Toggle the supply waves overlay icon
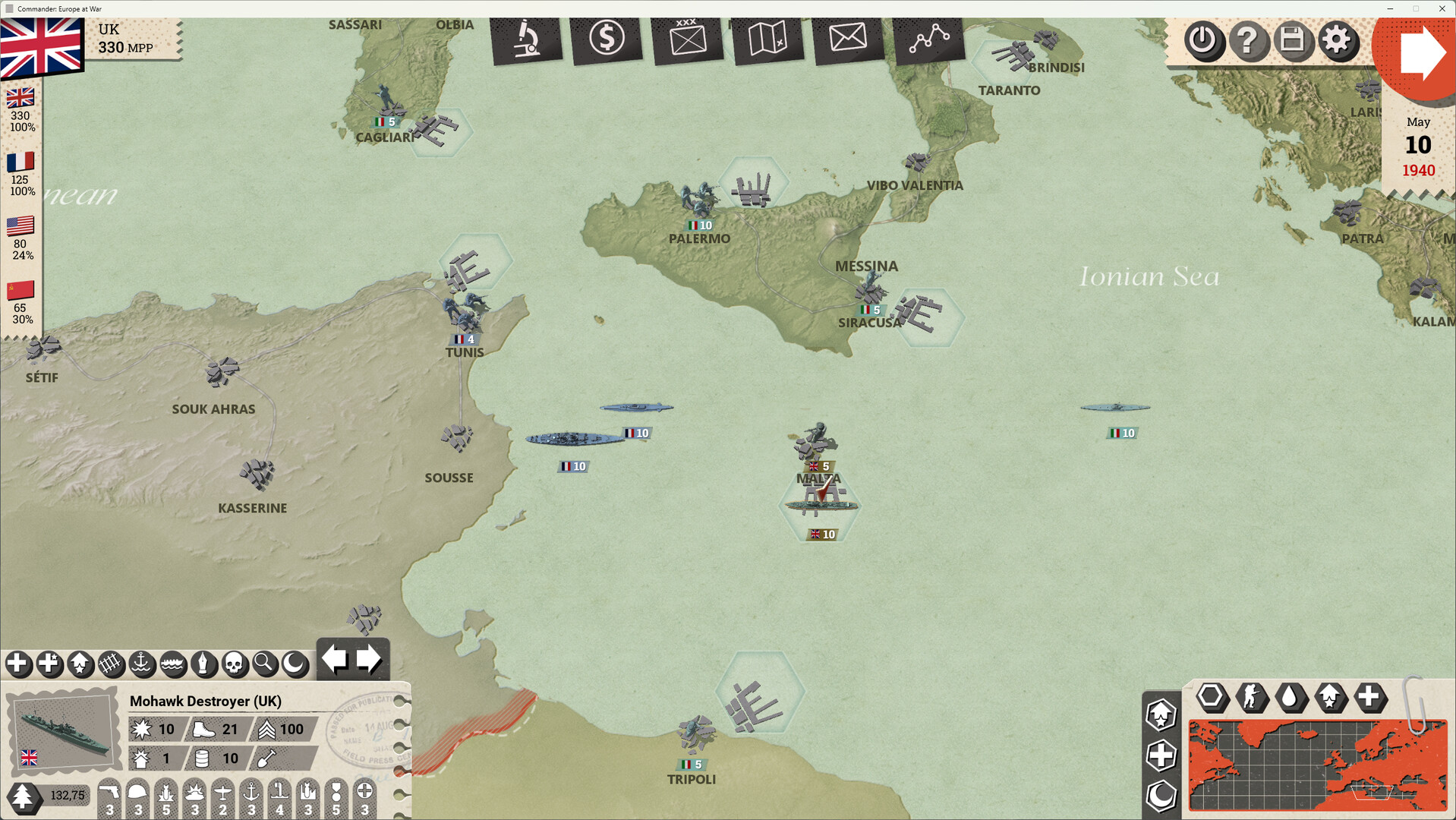 click(173, 664)
